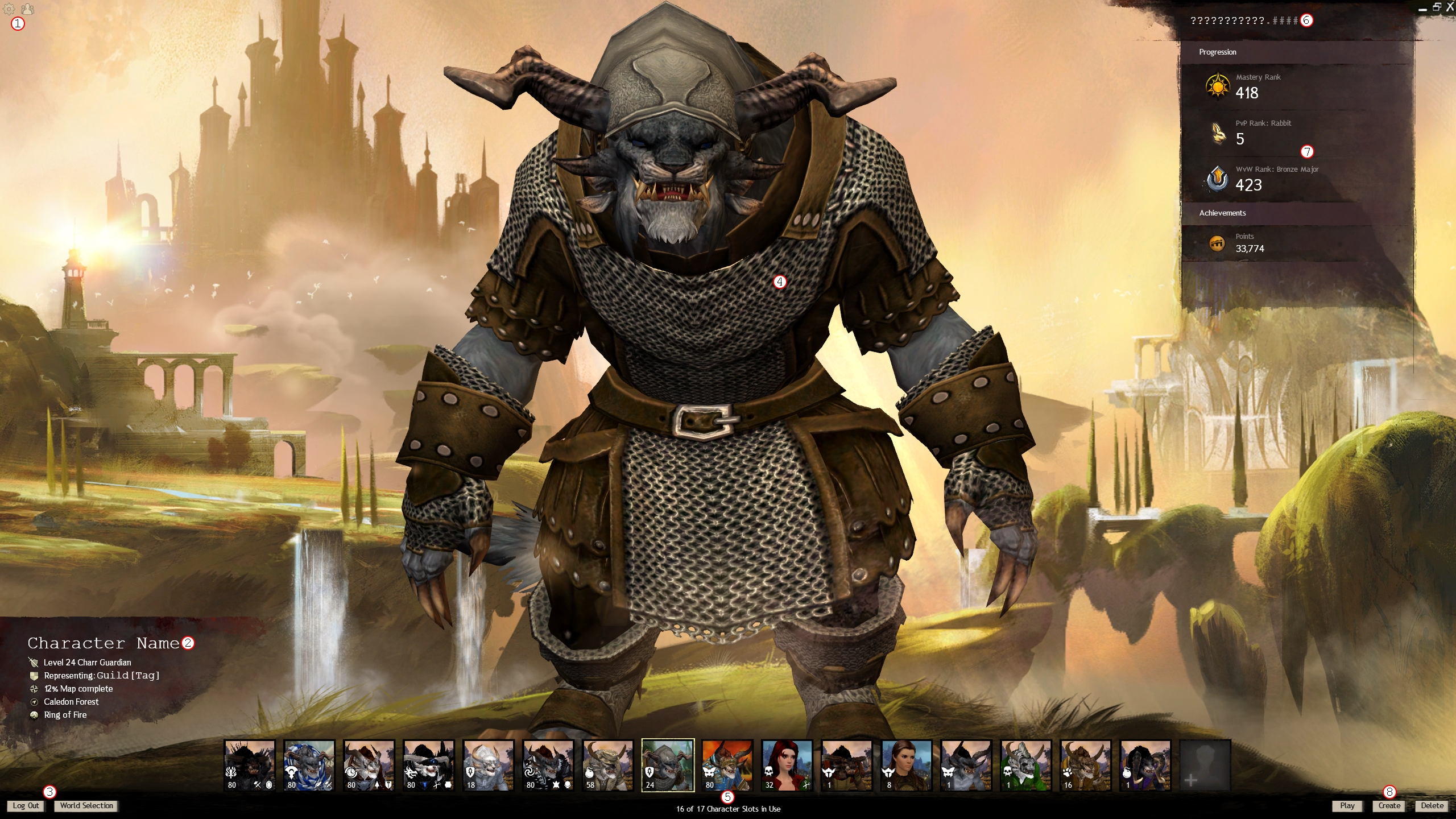The height and width of the screenshot is (819, 1456).
Task: Close the game window
Action: click(x=1450, y=7)
